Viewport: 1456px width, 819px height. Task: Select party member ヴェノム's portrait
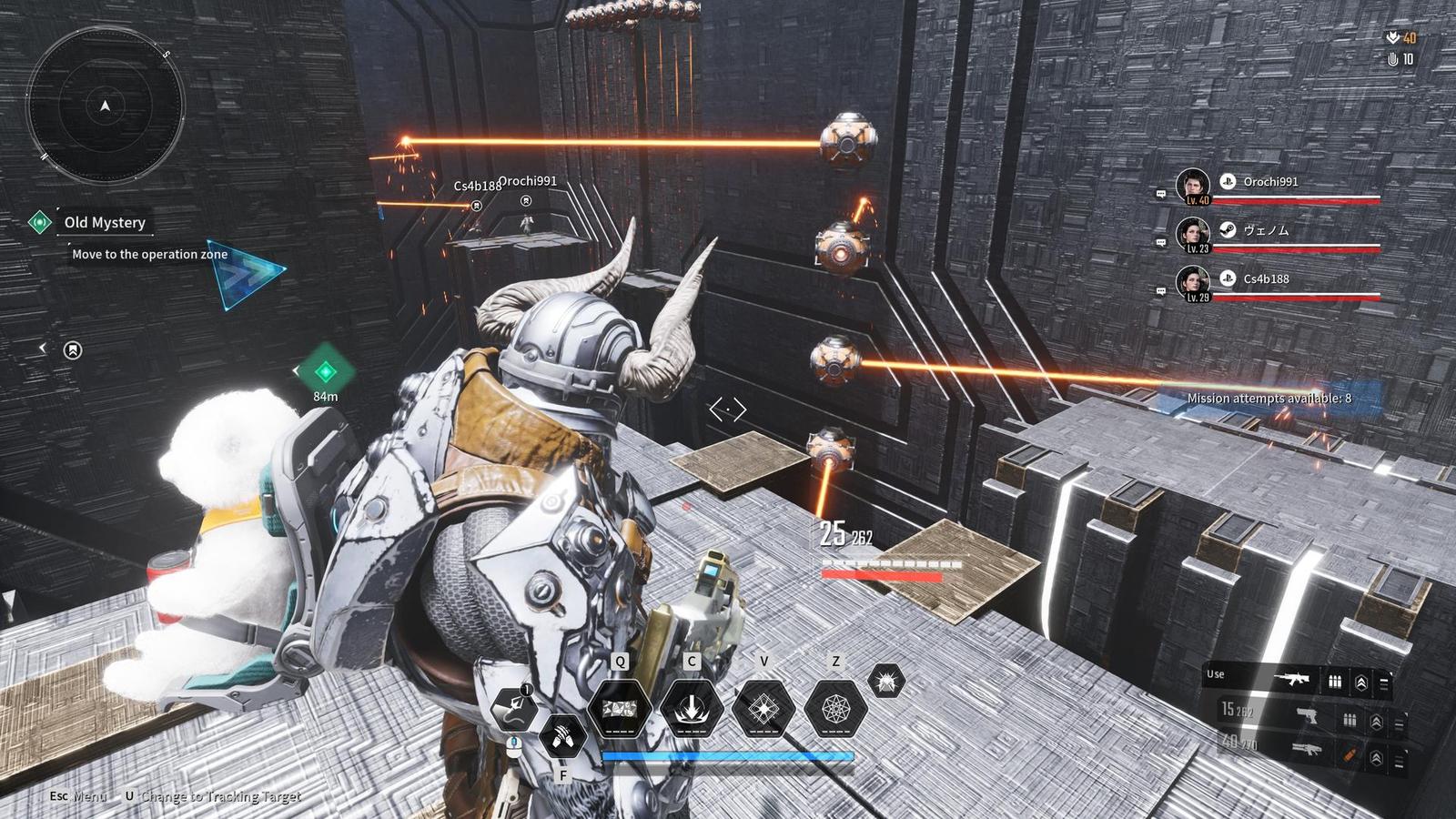(1192, 234)
